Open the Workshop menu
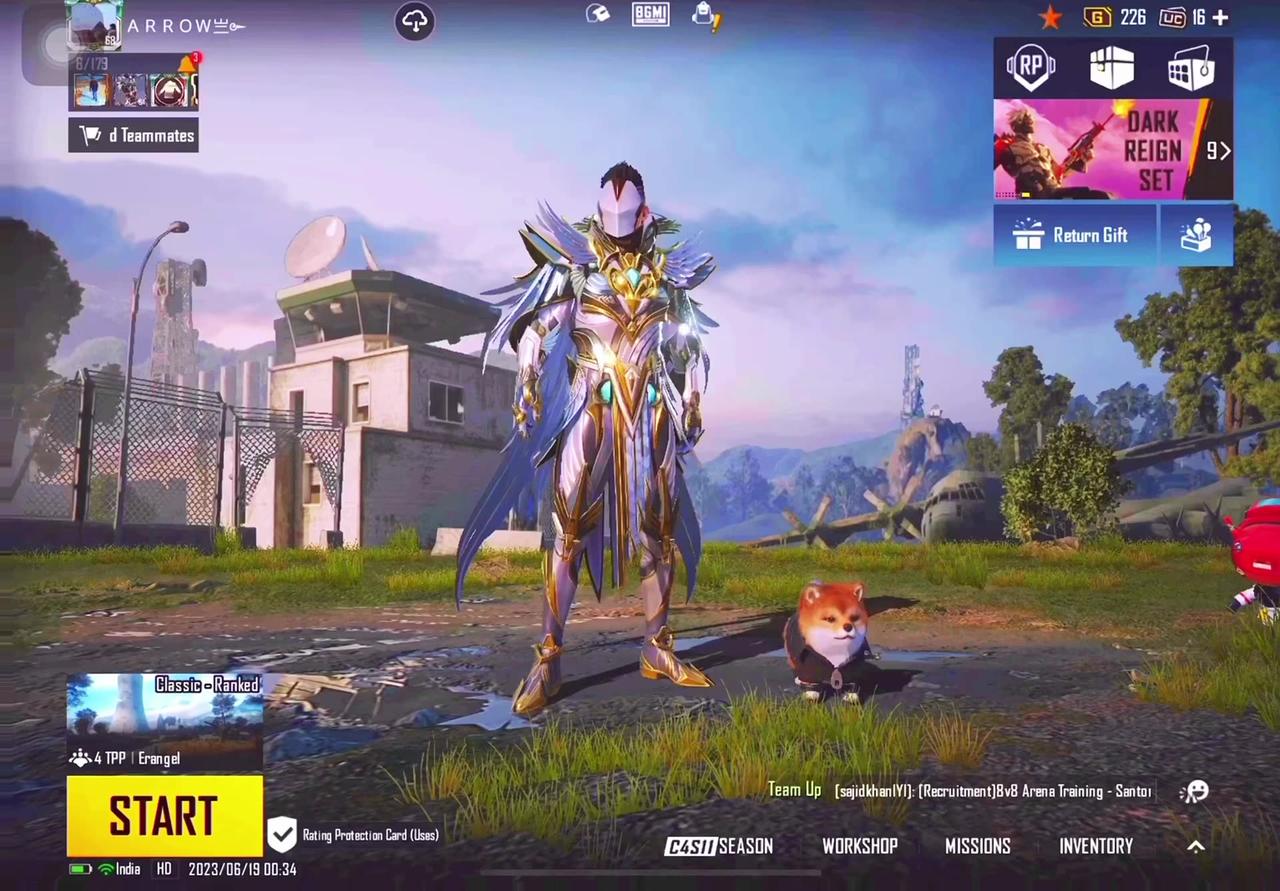The image size is (1280, 891). pyautogui.click(x=860, y=846)
